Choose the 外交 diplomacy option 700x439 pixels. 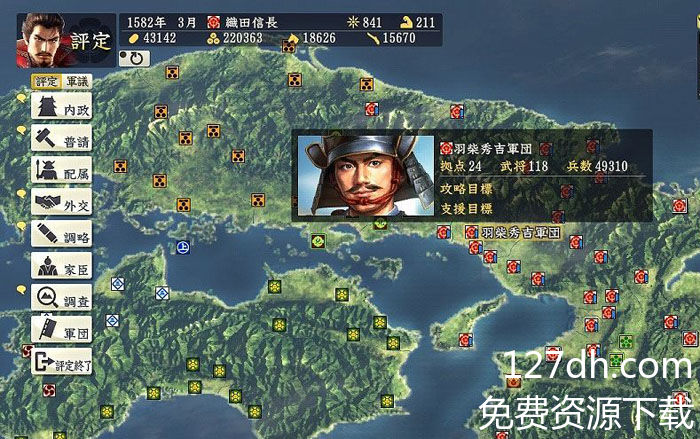(62, 204)
